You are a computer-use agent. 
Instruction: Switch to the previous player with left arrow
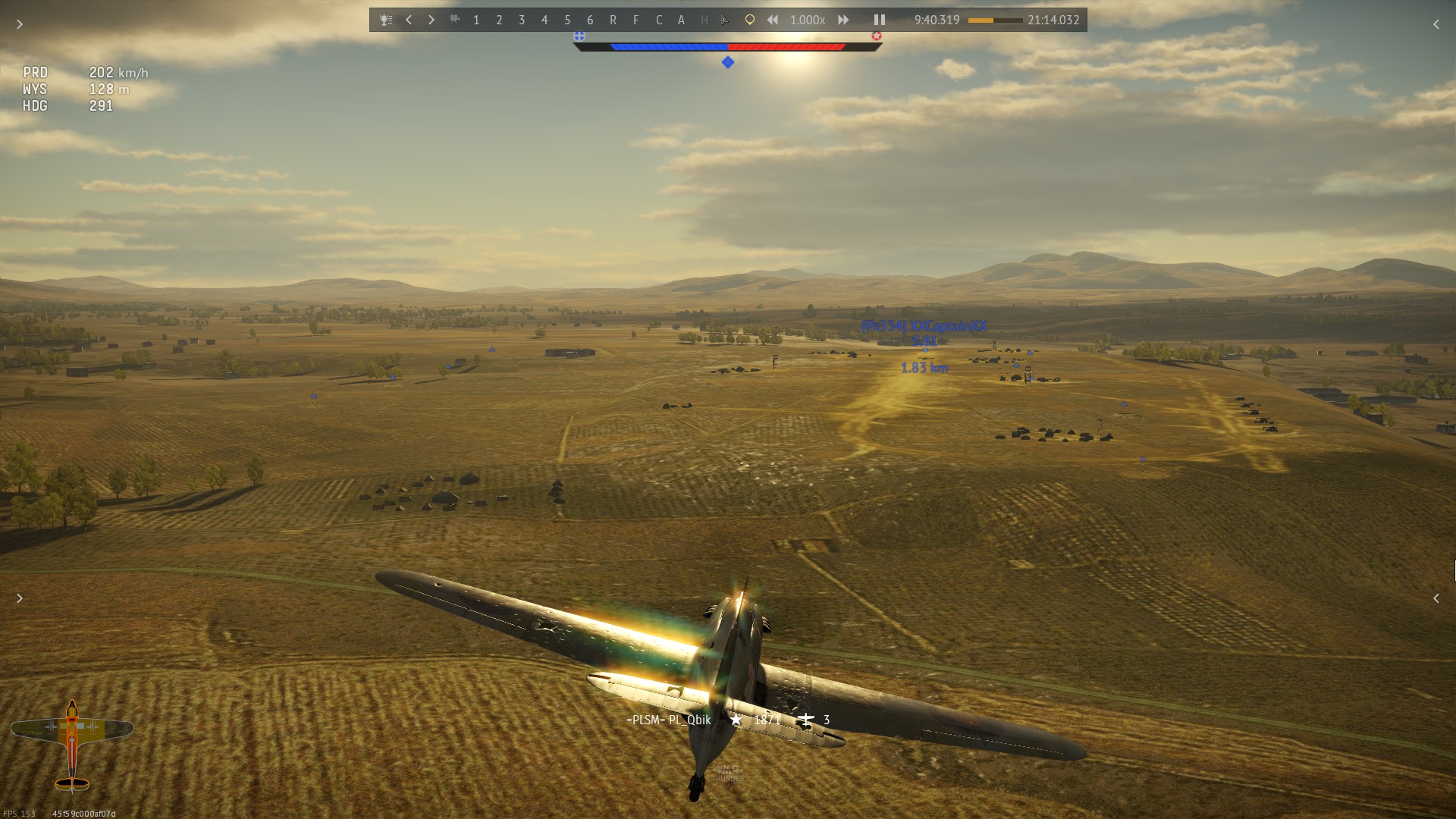pyautogui.click(x=409, y=20)
